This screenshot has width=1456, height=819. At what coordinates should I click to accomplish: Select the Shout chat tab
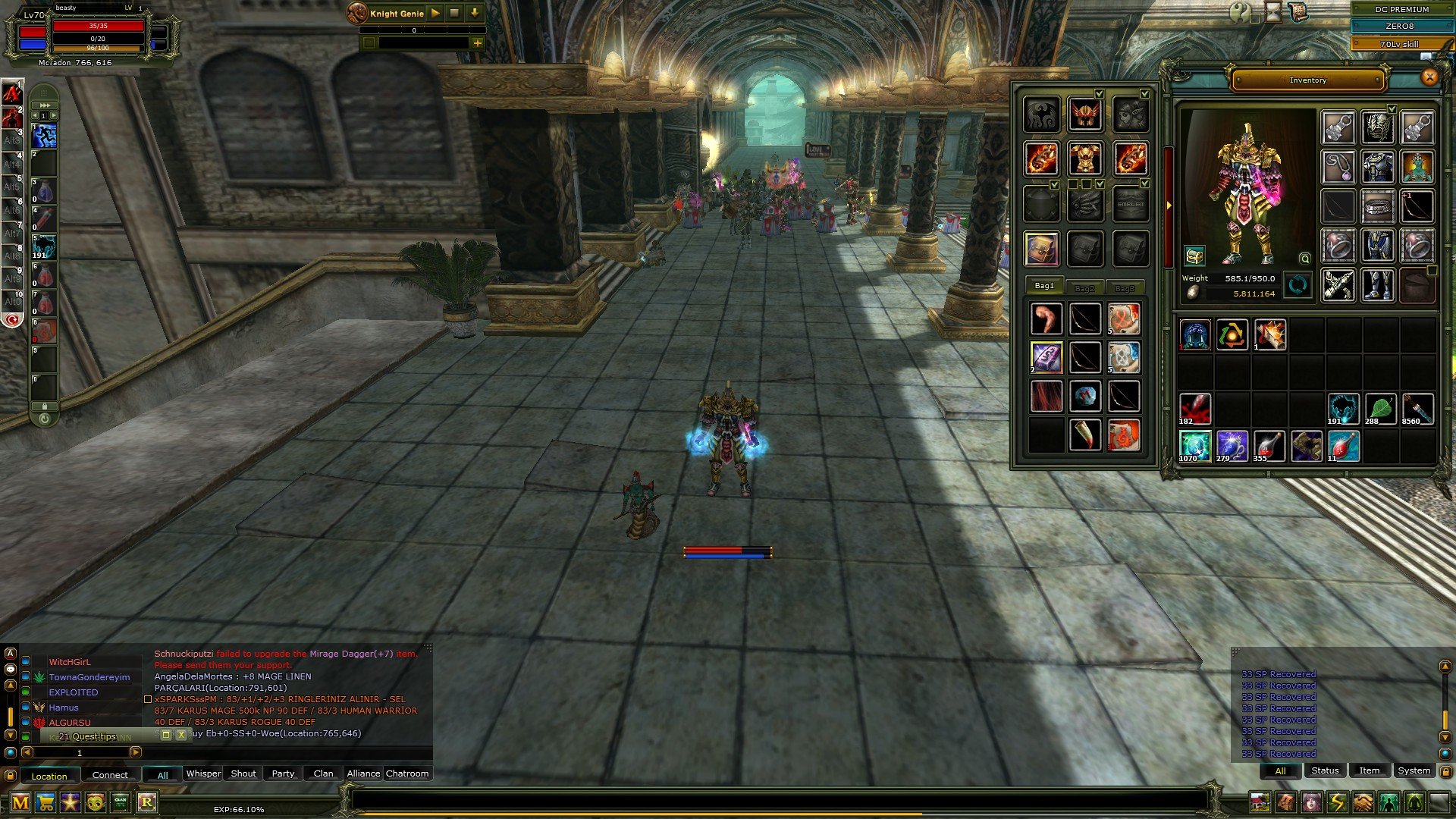pos(243,773)
